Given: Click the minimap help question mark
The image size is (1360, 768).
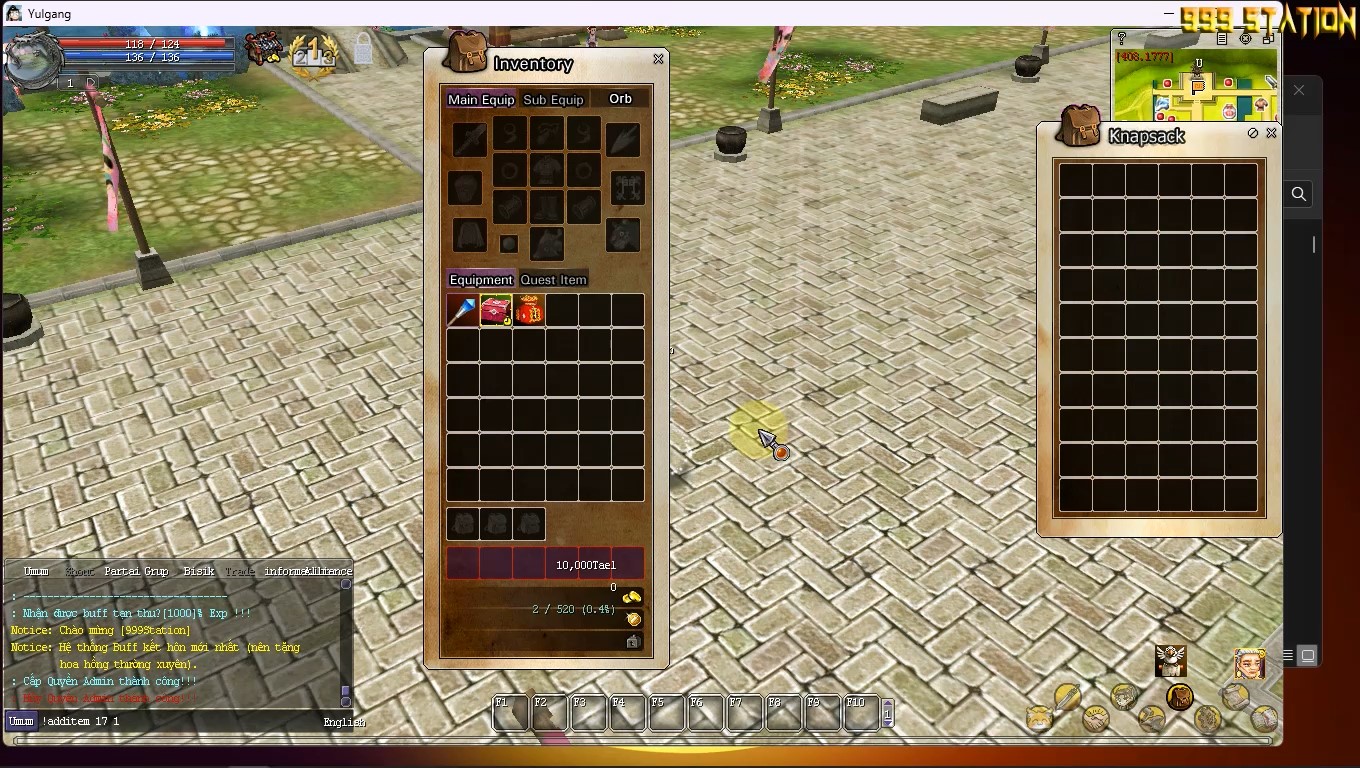Looking at the screenshot, I should pyautogui.click(x=1121, y=39).
